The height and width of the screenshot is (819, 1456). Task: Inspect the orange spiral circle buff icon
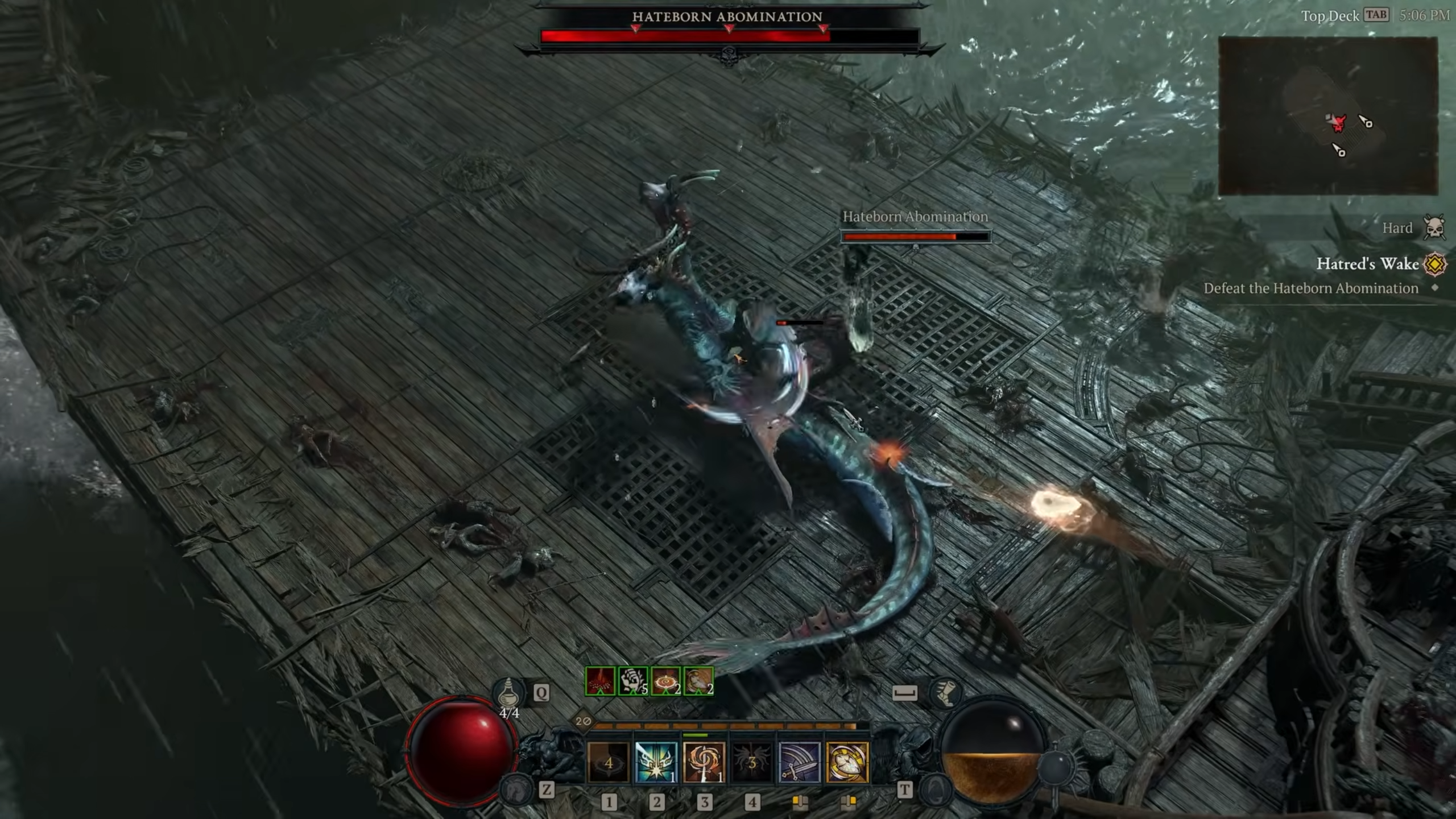click(666, 681)
